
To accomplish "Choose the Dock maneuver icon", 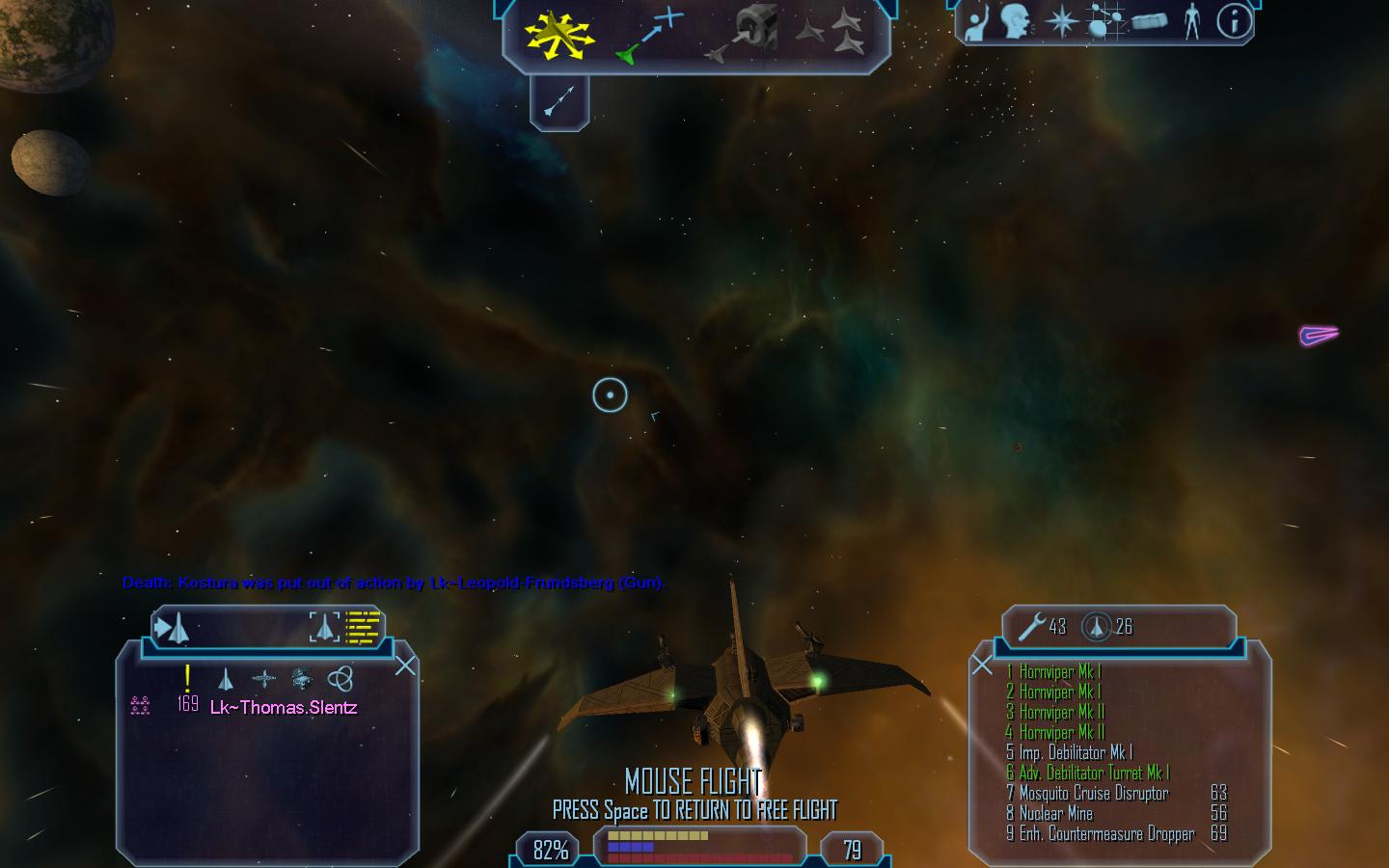I will [746, 36].
